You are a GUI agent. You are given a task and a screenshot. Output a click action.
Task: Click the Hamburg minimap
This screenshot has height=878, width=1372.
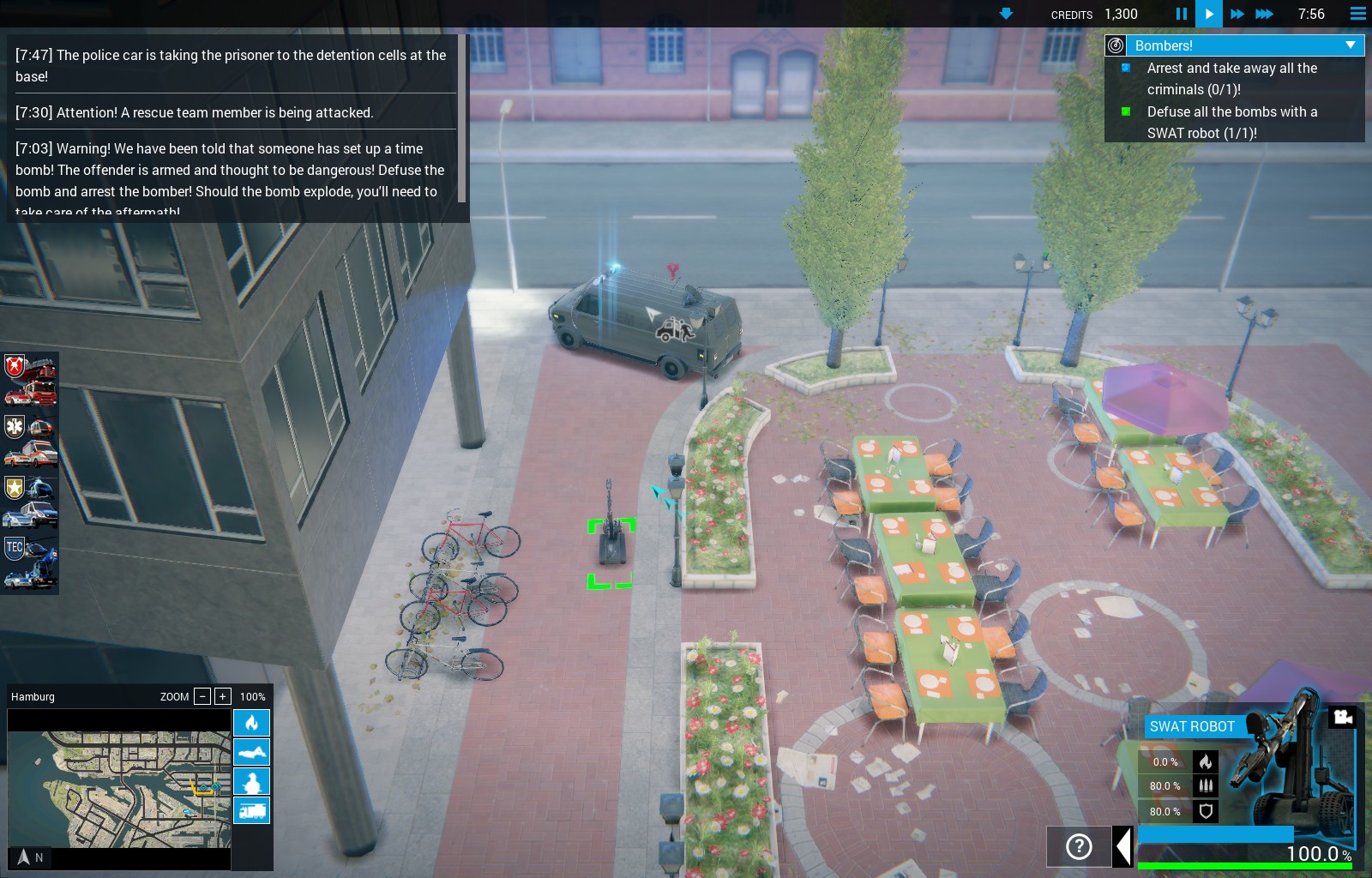tap(119, 789)
